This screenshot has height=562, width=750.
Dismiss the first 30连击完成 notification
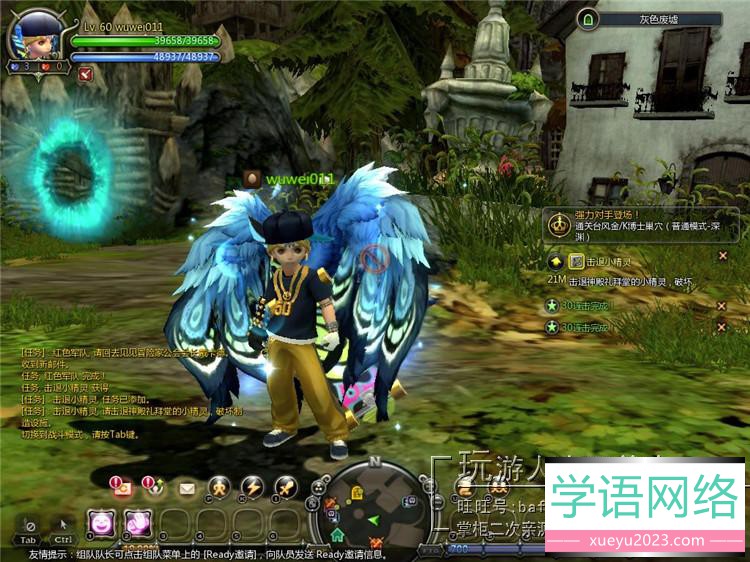[x=721, y=305]
